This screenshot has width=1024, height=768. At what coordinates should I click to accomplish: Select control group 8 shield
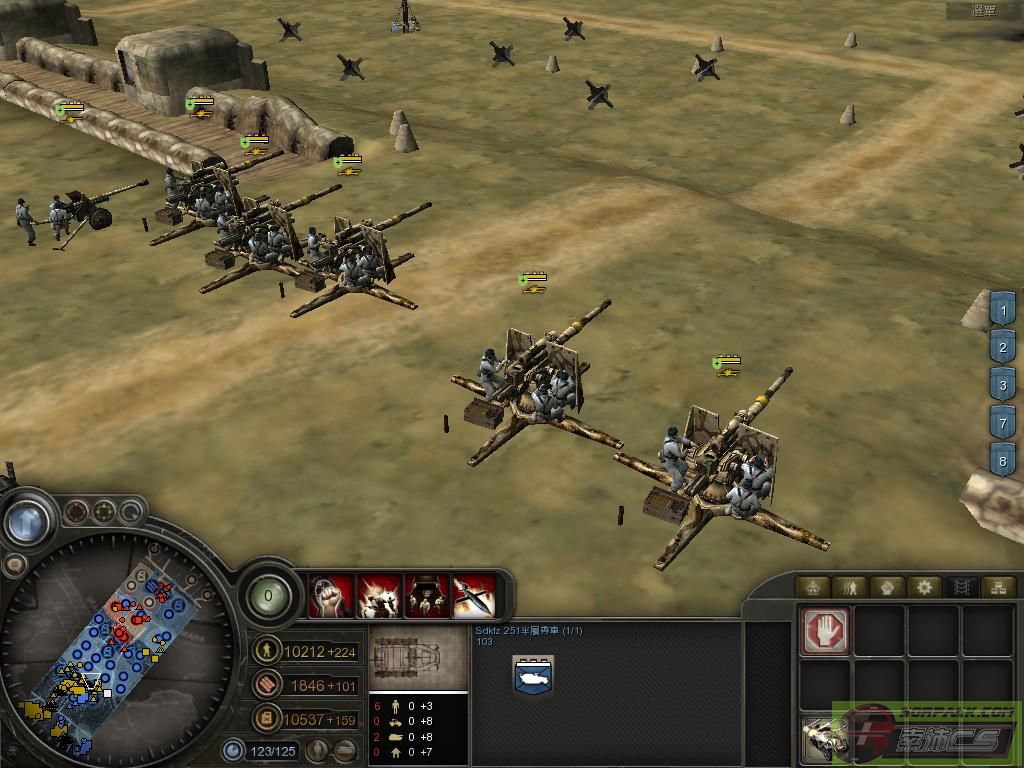coord(1002,459)
